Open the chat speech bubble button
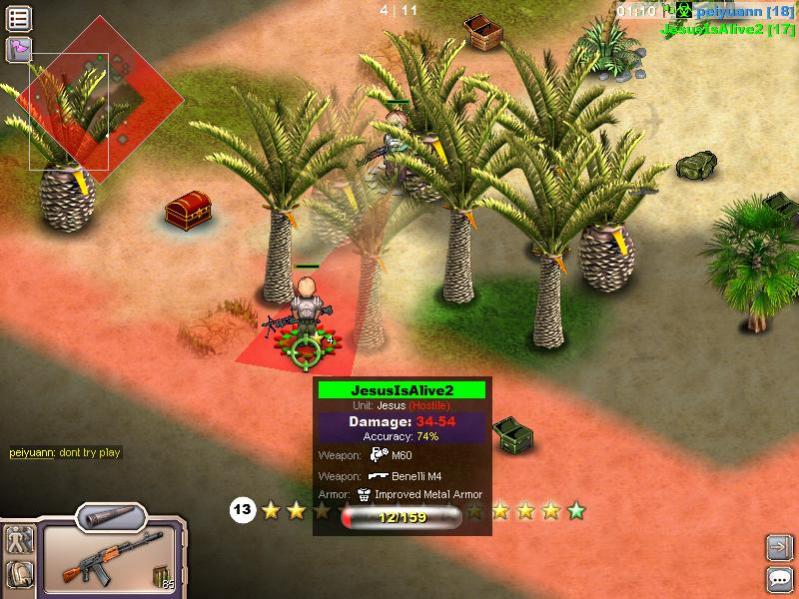The width and height of the screenshot is (799, 599). pyautogui.click(x=779, y=579)
